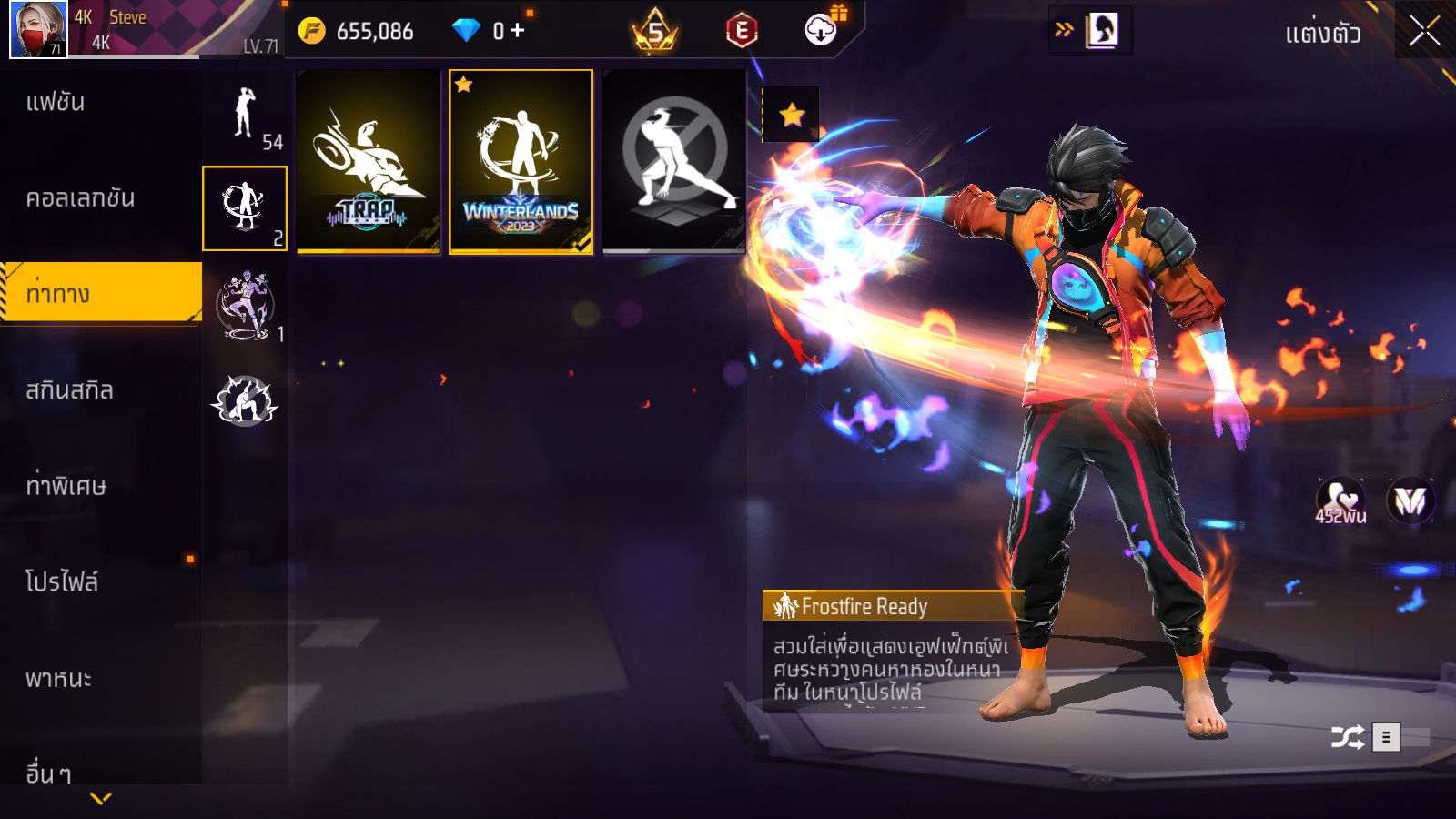This screenshot has height=819, width=1456.
Task: Close the outfit screen with the X
Action: coord(1424,31)
